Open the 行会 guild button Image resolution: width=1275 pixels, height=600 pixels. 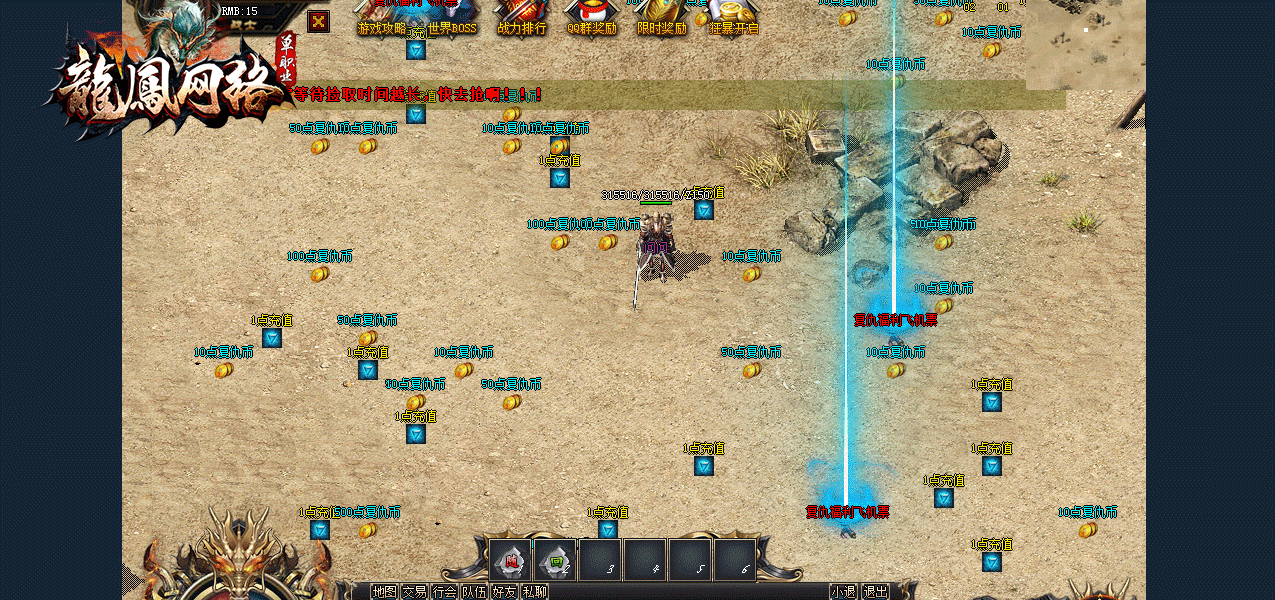tap(444, 592)
